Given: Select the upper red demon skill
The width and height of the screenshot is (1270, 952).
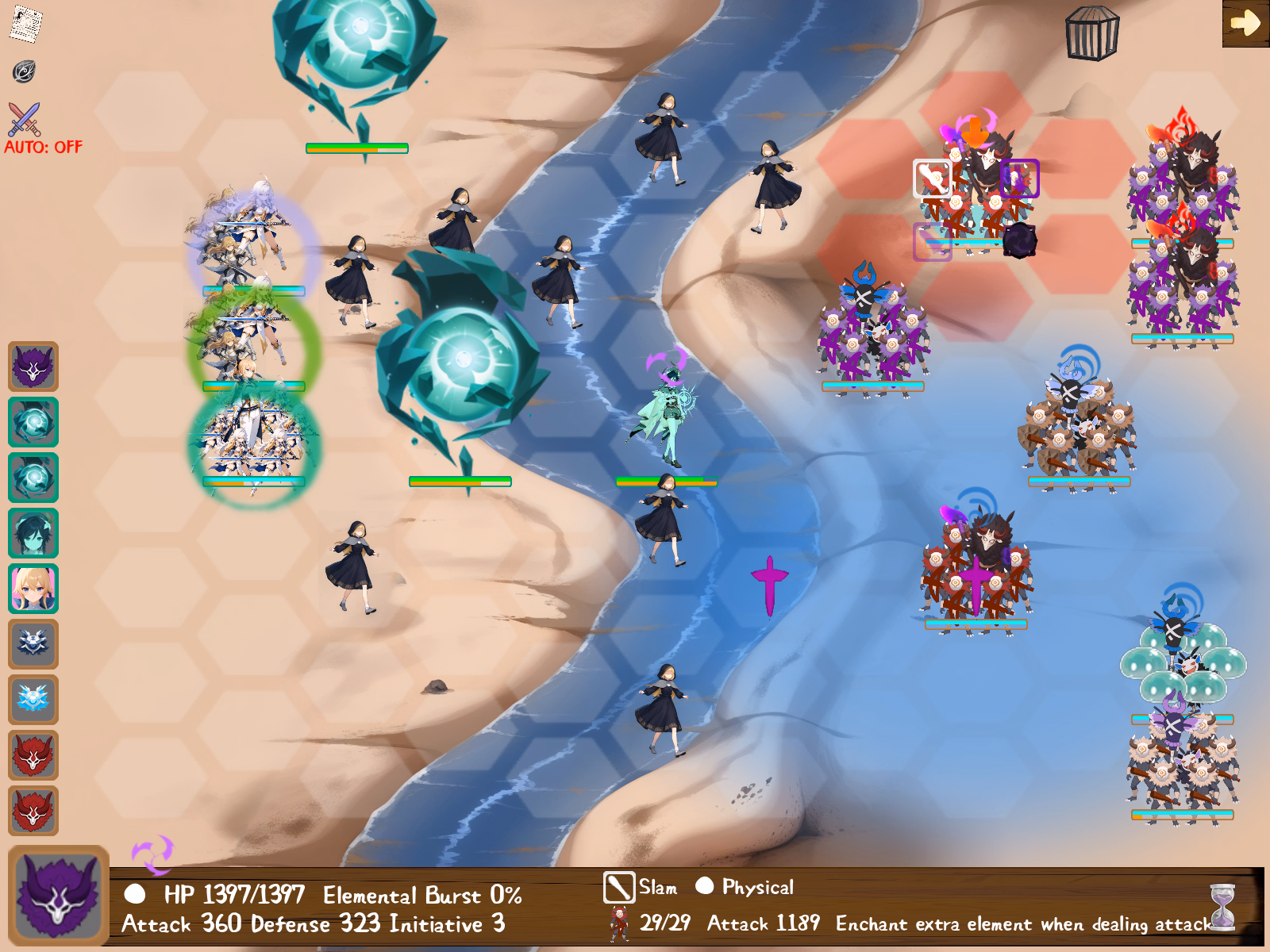Looking at the screenshot, I should point(33,756).
